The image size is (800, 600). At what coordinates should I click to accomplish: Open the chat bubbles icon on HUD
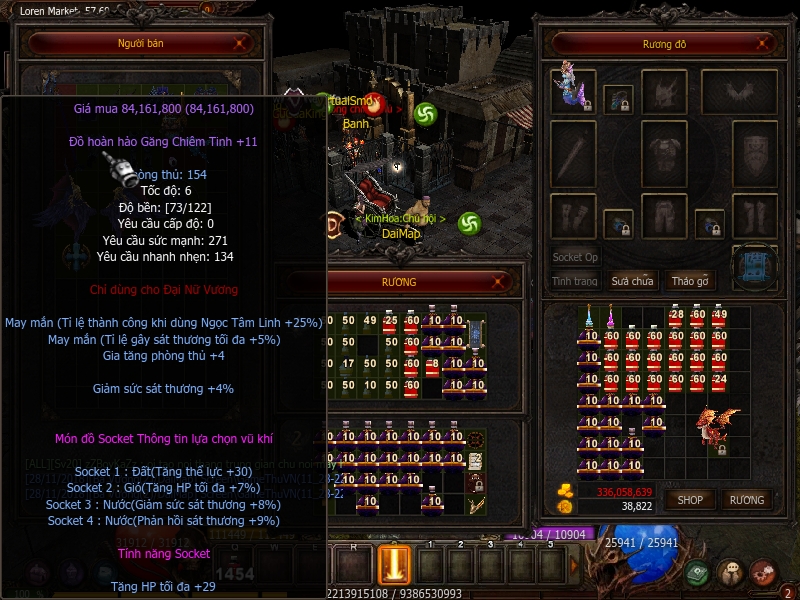[731, 573]
